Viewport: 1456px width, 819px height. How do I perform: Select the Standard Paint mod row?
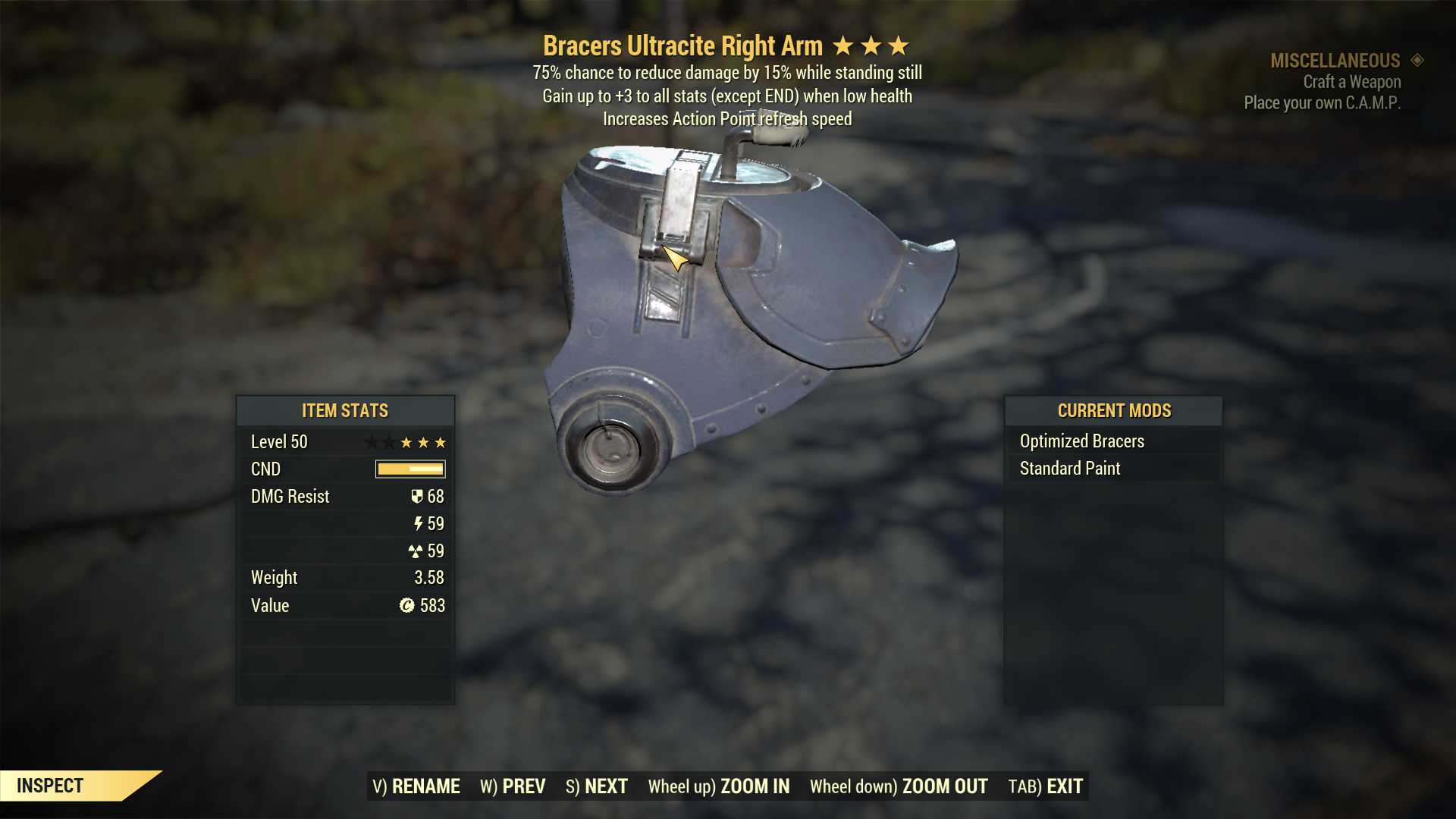1112,469
